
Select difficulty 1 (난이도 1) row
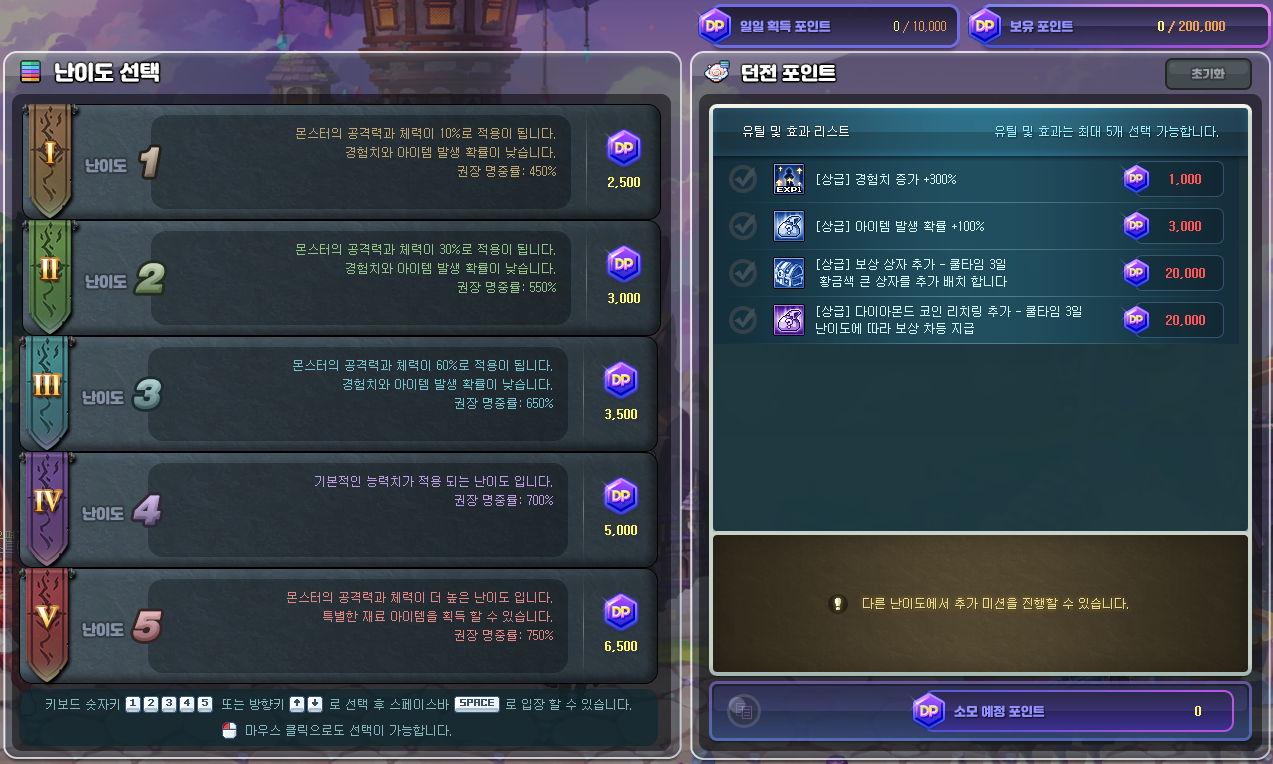[x=340, y=162]
